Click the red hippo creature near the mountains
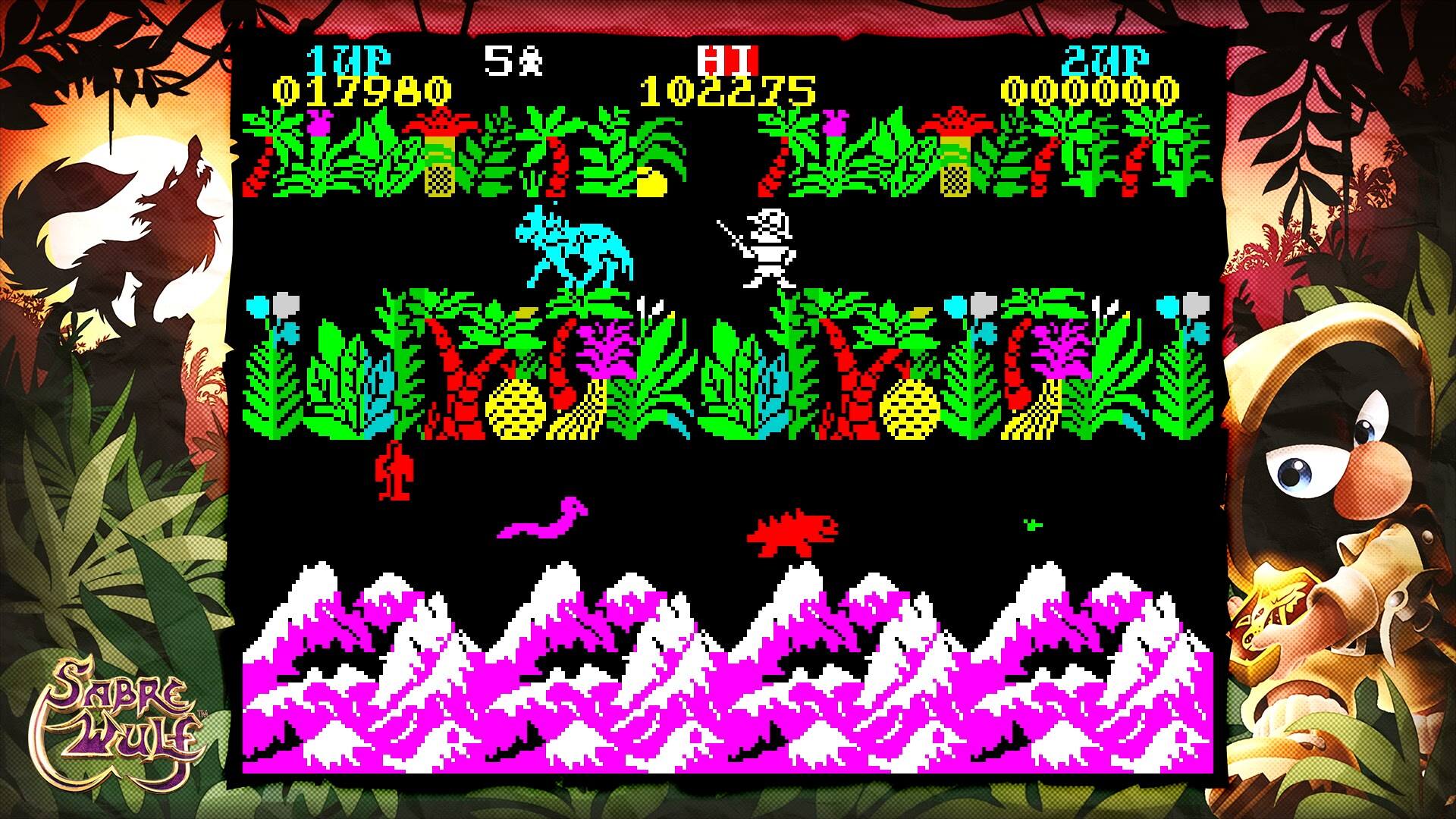This screenshot has width=1456, height=819. pos(789,531)
